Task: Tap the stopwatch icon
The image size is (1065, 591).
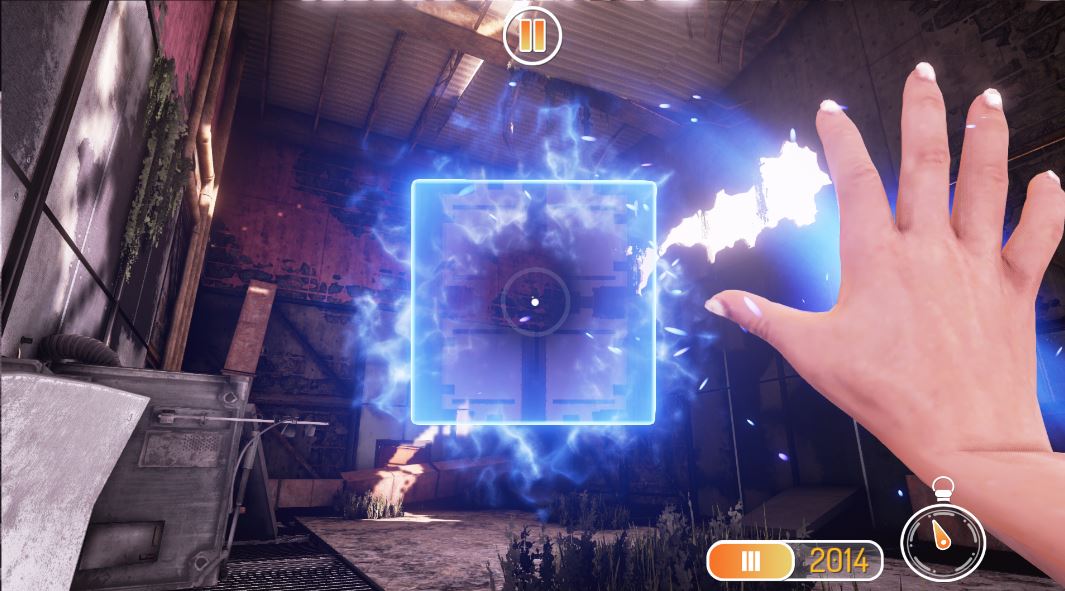Action: coord(942,539)
